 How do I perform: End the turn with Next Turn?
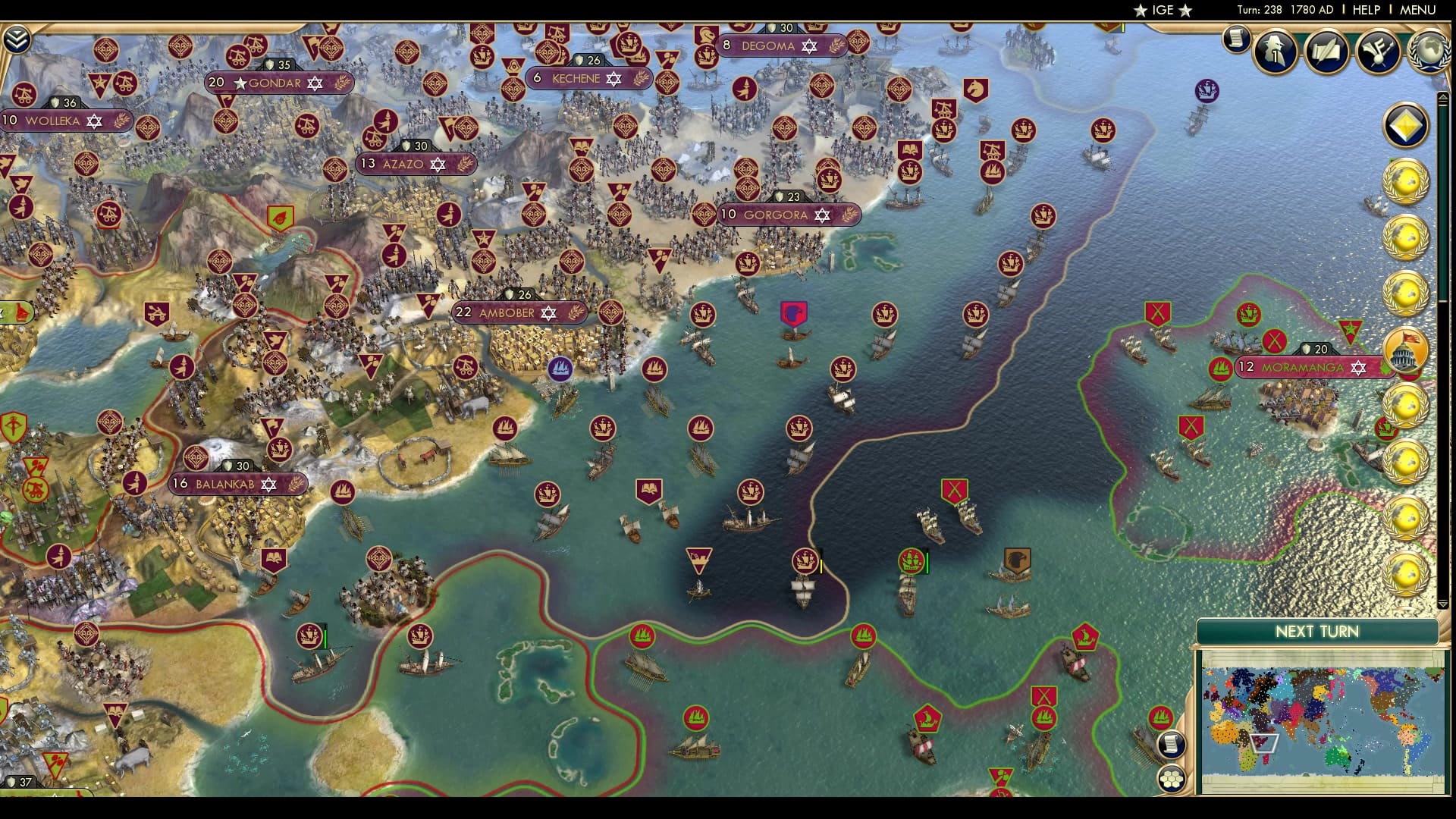tap(1316, 632)
